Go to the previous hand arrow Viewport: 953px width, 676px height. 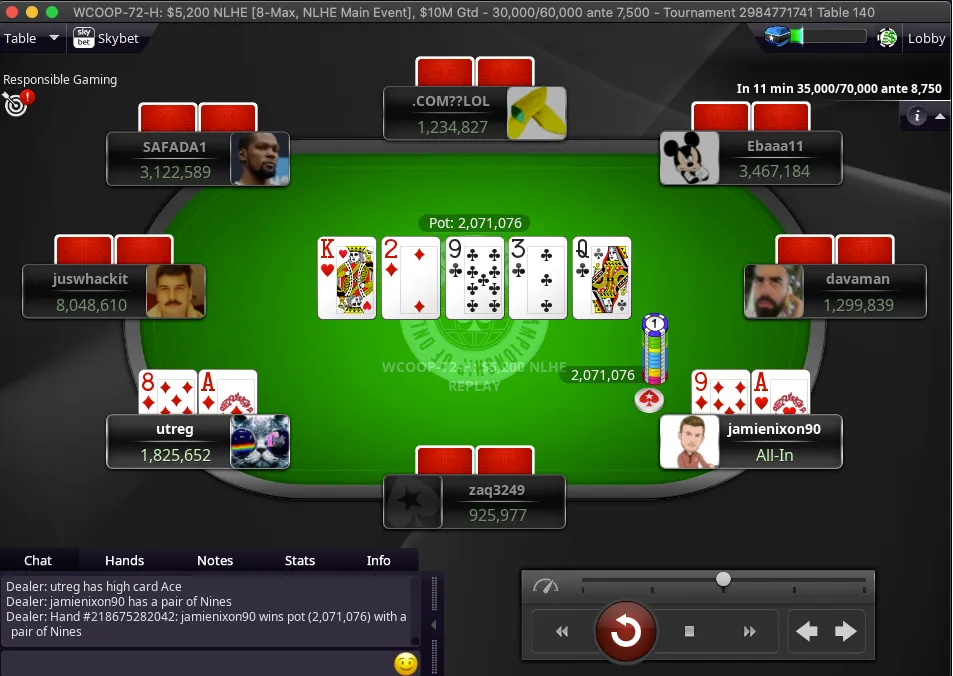[807, 631]
